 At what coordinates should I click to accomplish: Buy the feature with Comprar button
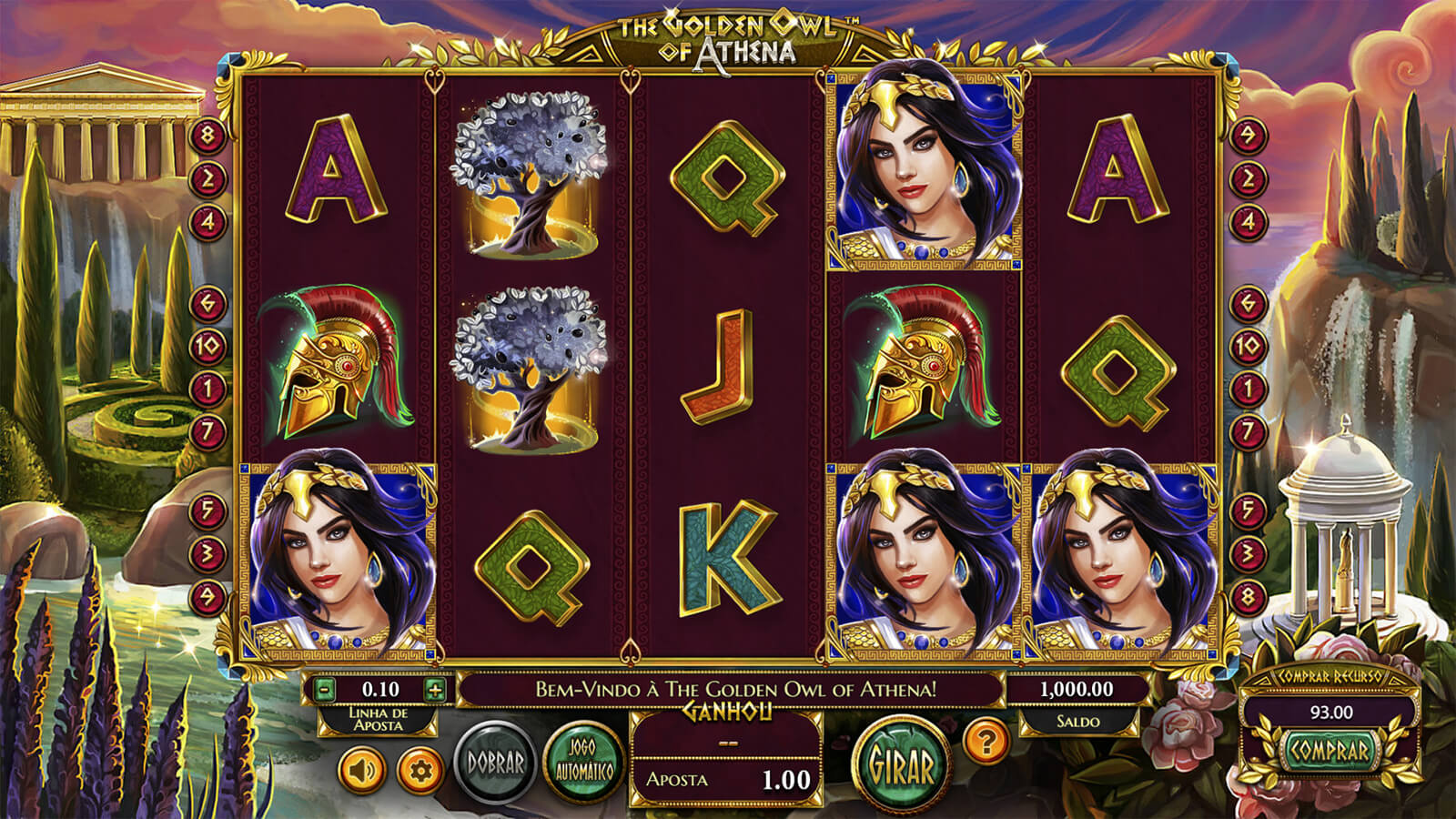[x=1330, y=751]
